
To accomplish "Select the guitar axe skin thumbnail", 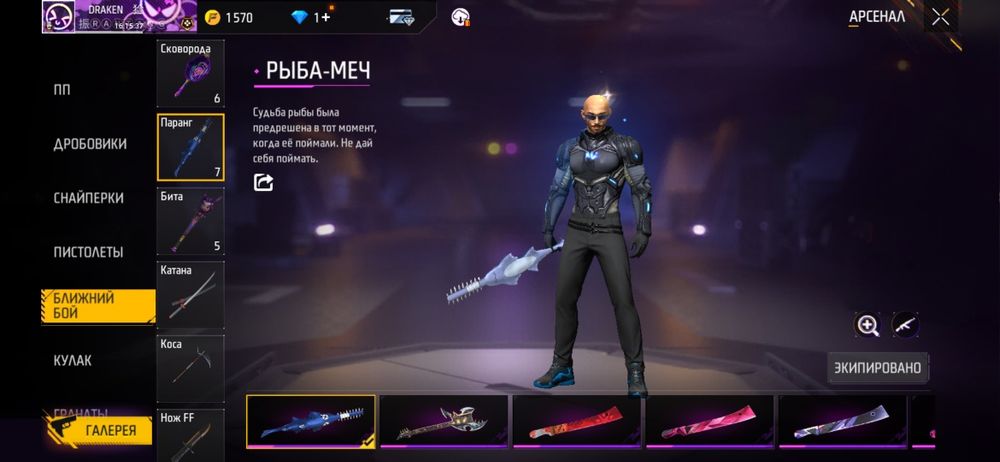I will (x=443, y=420).
